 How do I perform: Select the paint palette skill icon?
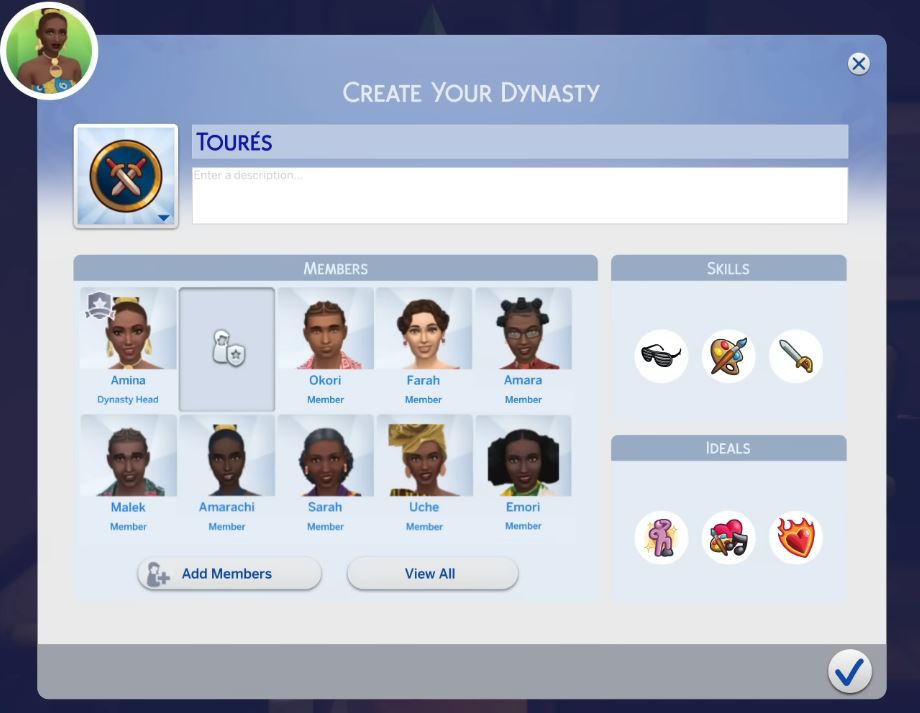coord(728,357)
